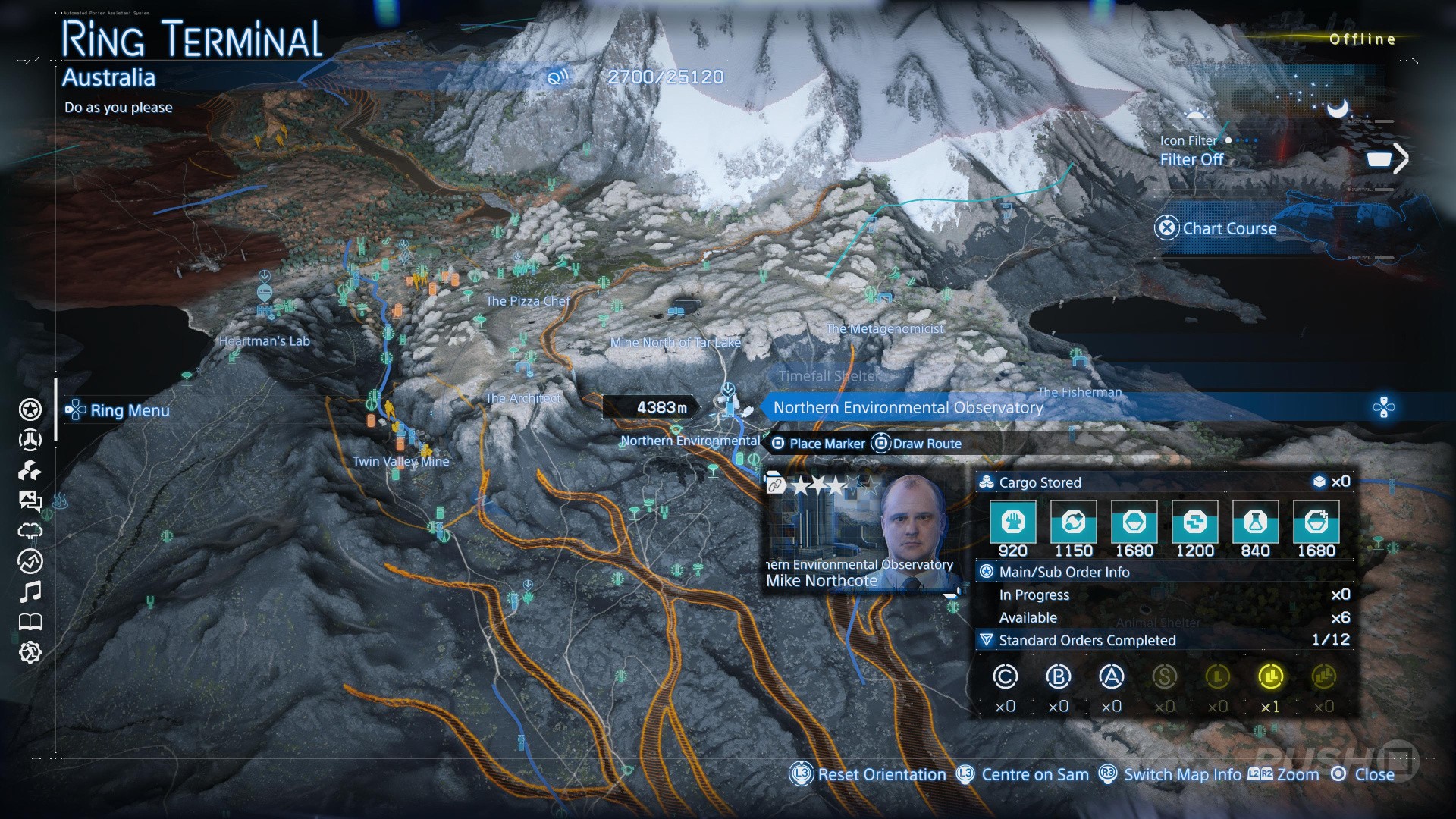Pick The Pizza Chef location on map
The height and width of the screenshot is (819, 1456).
(x=527, y=301)
